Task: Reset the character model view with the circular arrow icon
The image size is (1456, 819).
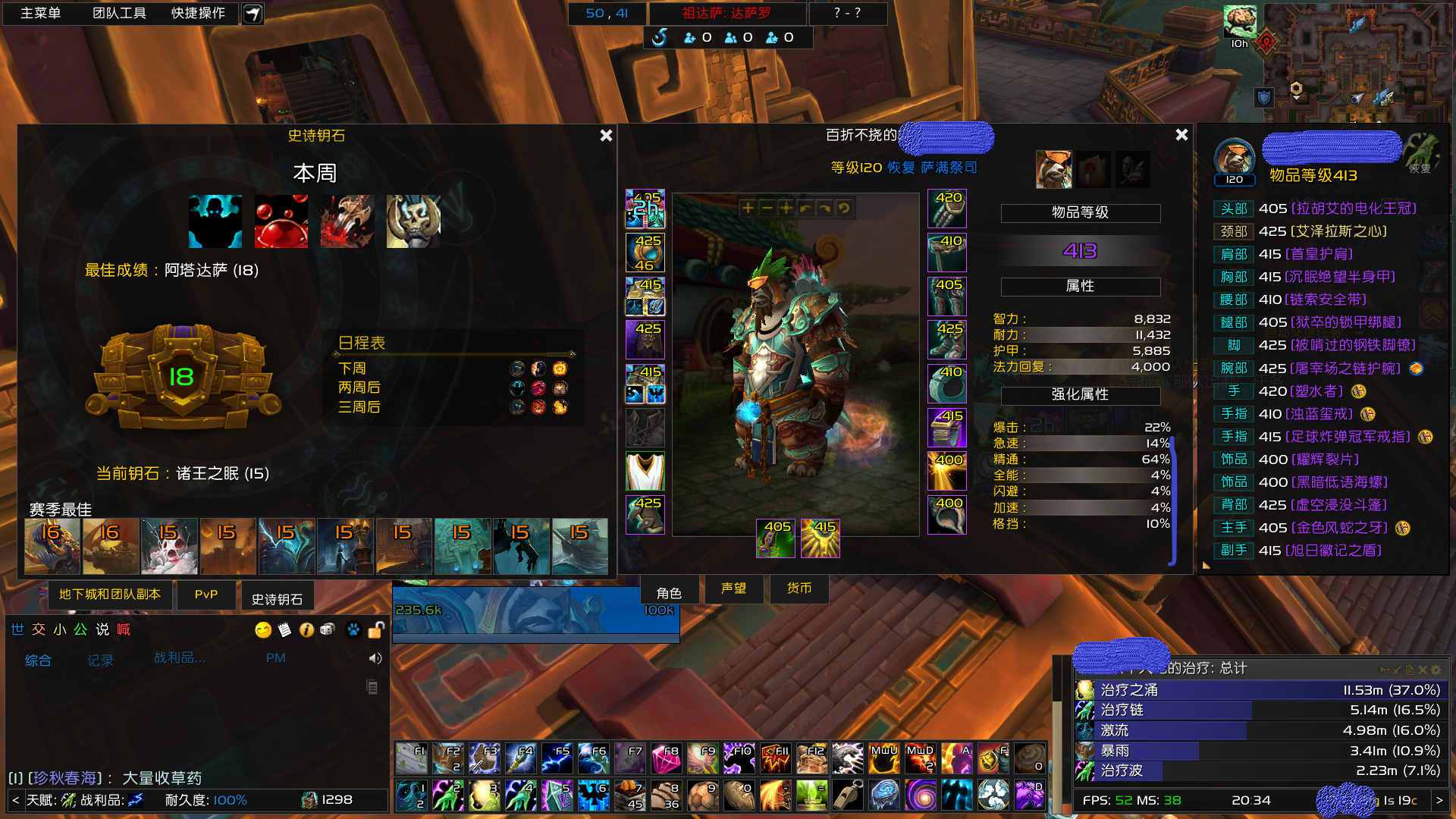Action: [842, 208]
